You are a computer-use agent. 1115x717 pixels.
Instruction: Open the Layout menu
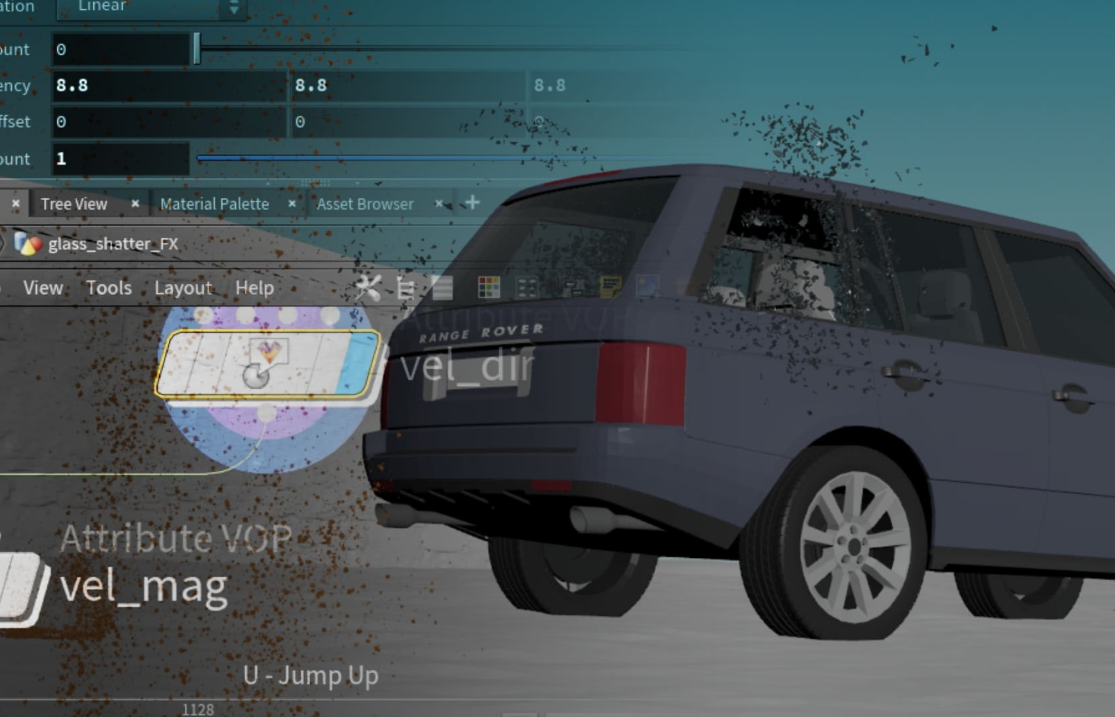click(x=183, y=288)
